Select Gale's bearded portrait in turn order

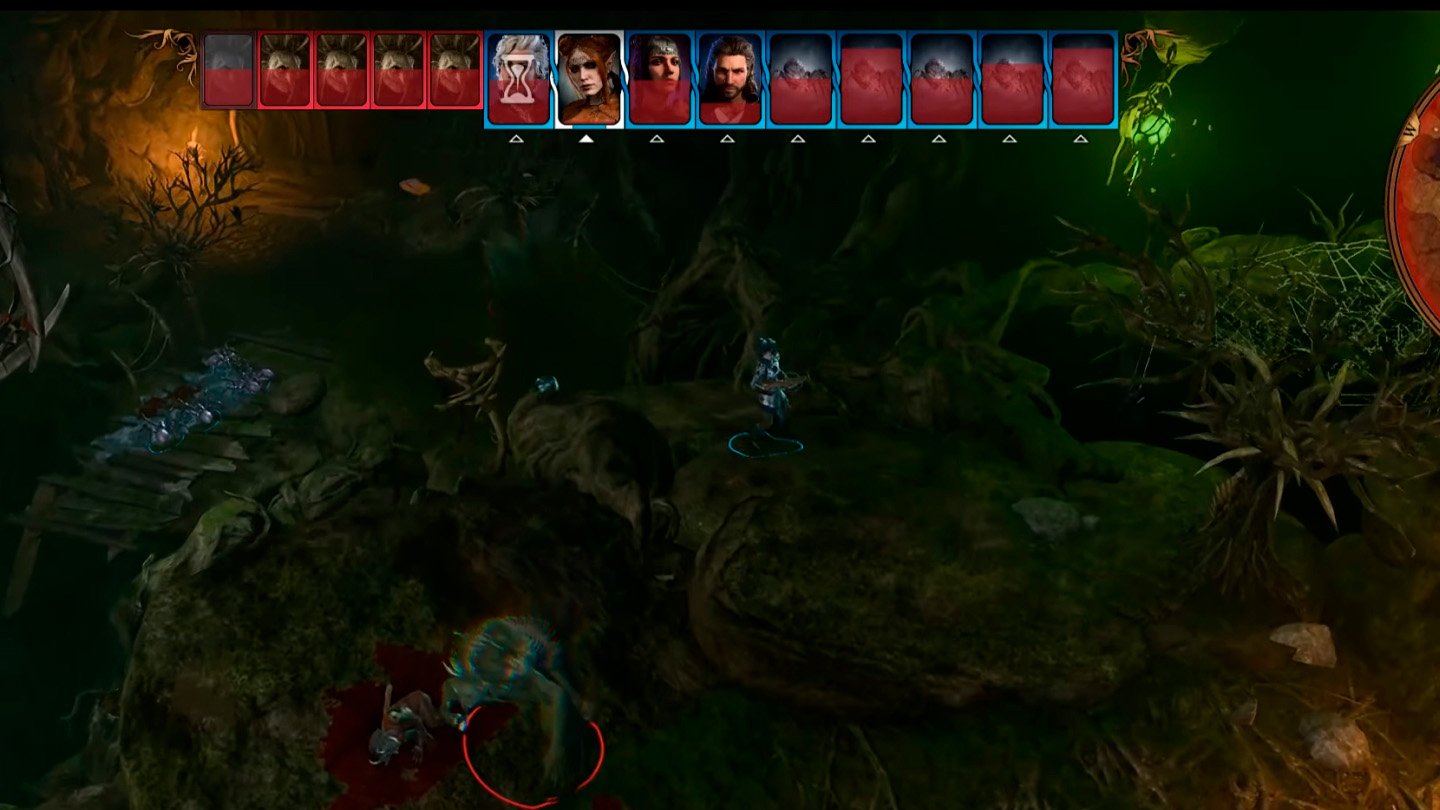pos(730,78)
